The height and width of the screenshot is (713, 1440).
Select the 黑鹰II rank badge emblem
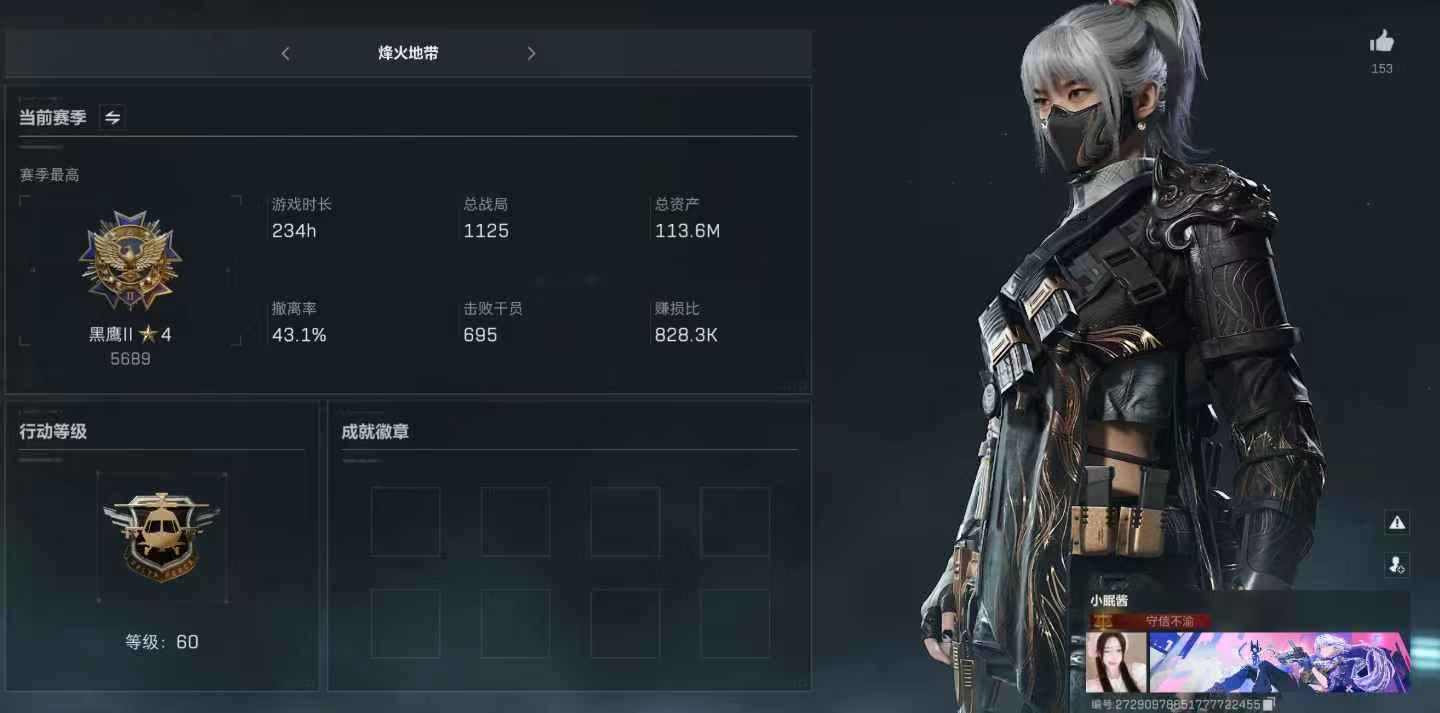point(130,261)
